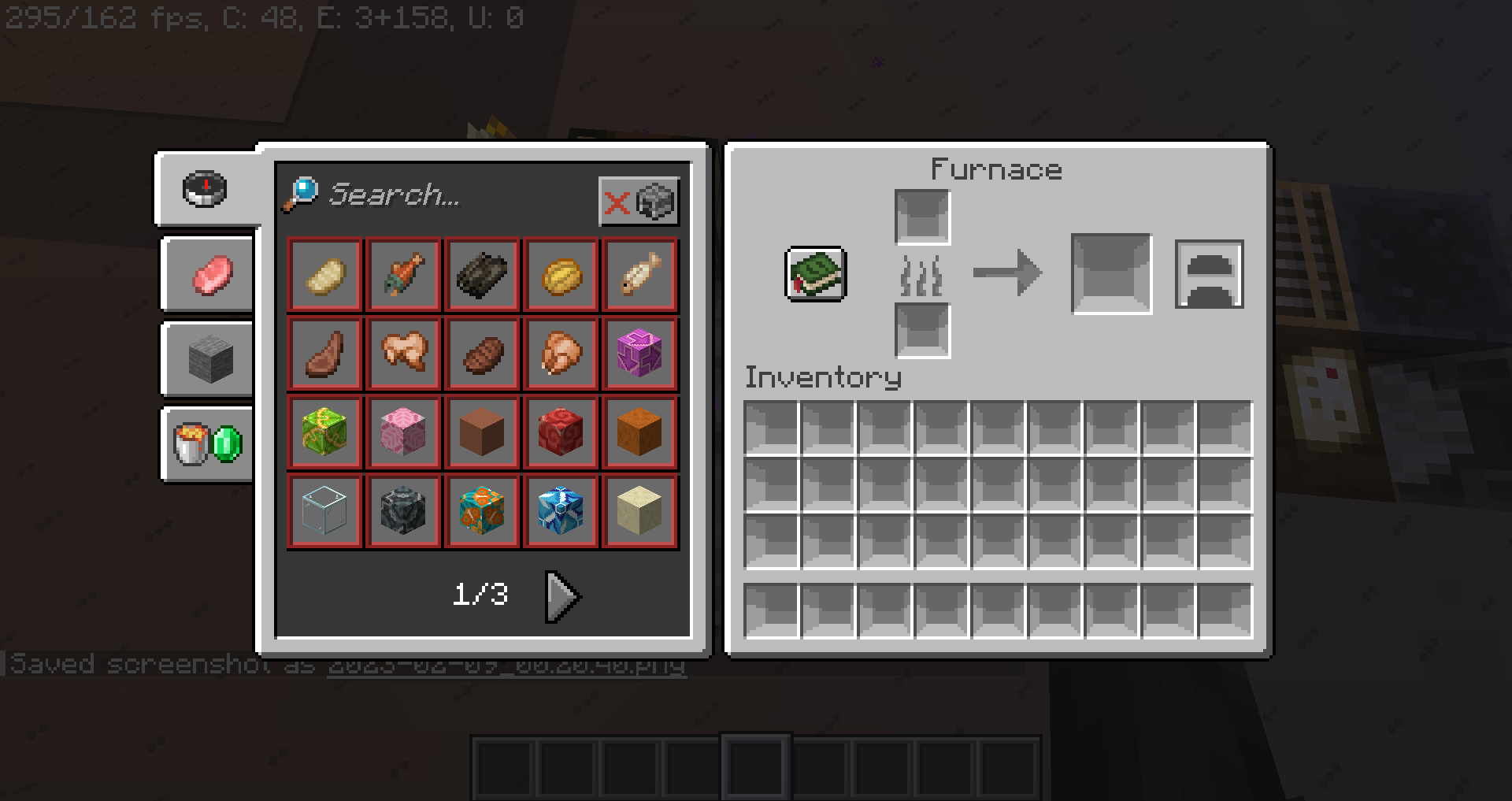
Task: Select the lime glazed terracotta recipe
Action: [x=324, y=432]
